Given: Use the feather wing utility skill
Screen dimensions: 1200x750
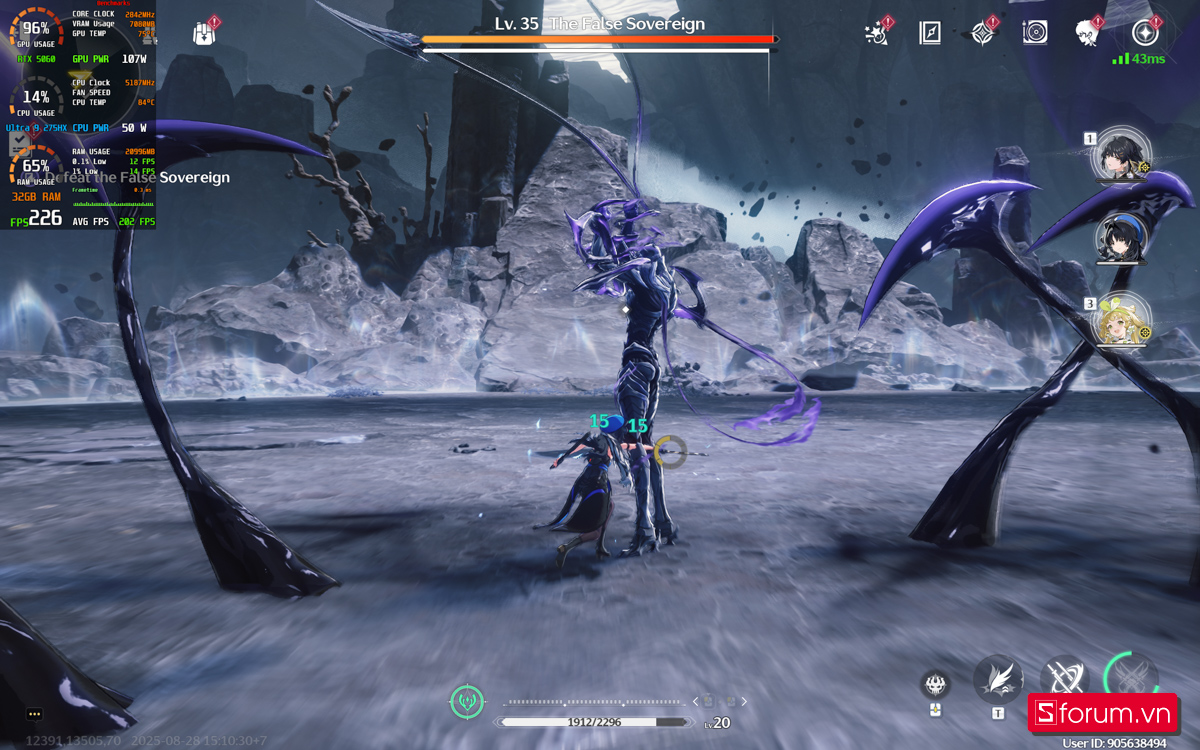Looking at the screenshot, I should click(997, 680).
